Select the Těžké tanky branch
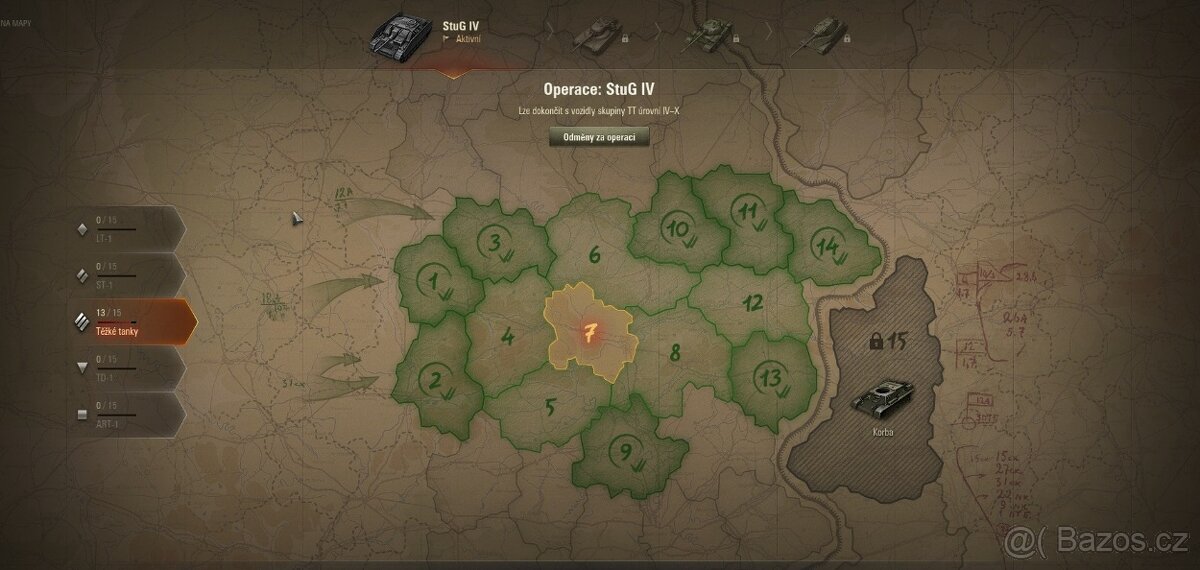Screen dimensions: 1200x570 click(x=125, y=321)
